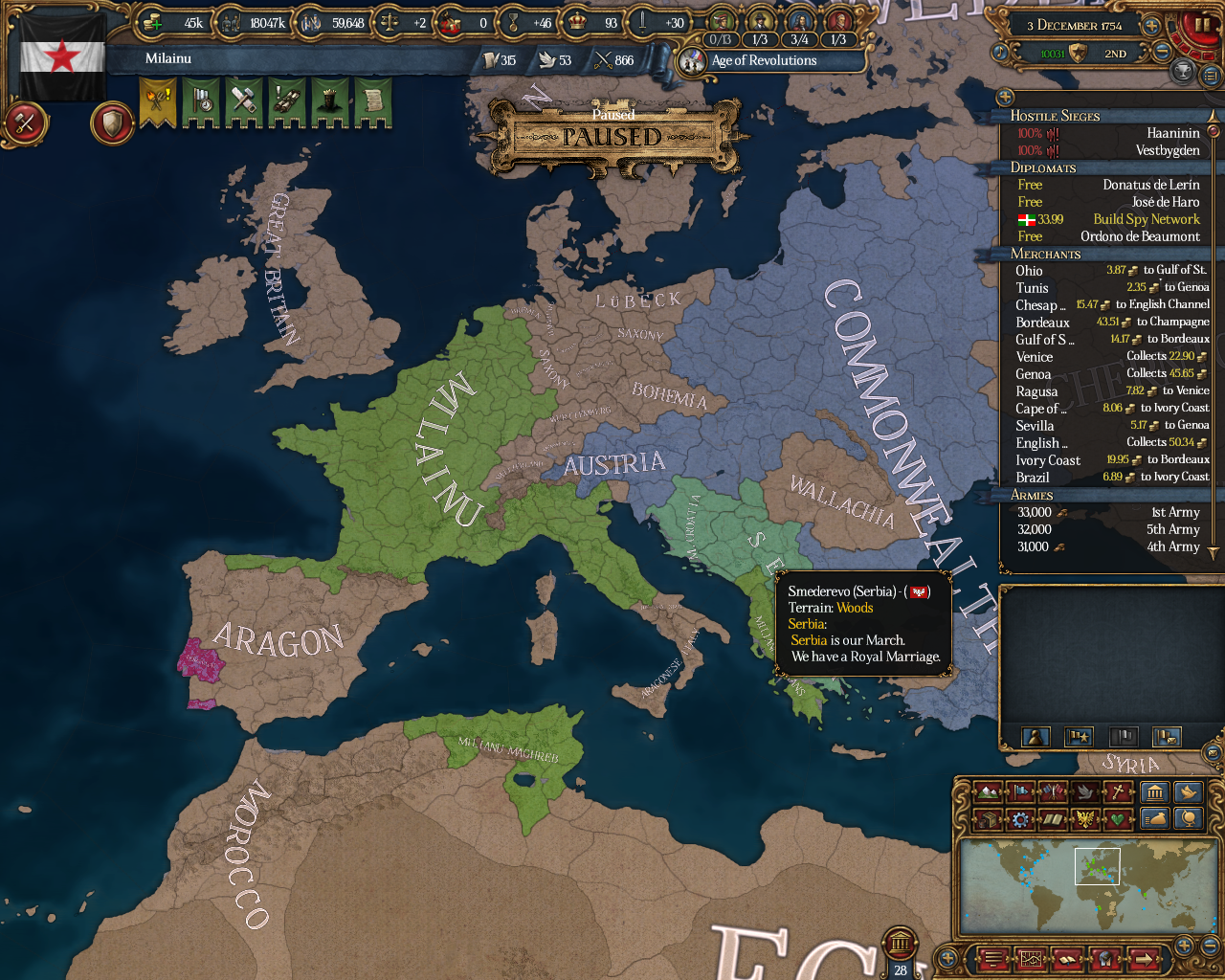The width and height of the screenshot is (1225, 980).
Task: Click the 2ND great power ranking
Action: click(1114, 54)
